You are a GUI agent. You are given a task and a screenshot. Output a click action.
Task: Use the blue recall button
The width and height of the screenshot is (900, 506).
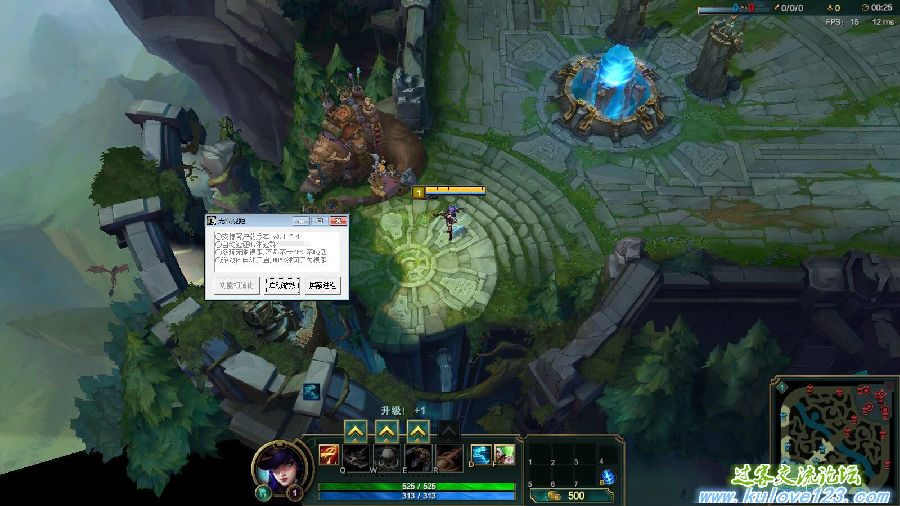[x=608, y=478]
